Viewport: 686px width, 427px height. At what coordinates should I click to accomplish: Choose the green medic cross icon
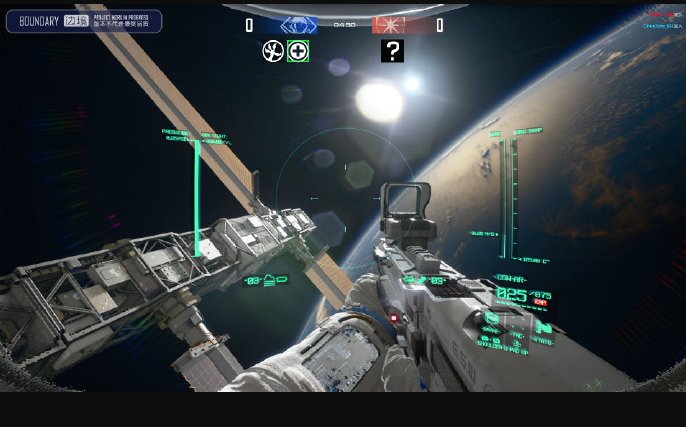pyautogui.click(x=298, y=51)
